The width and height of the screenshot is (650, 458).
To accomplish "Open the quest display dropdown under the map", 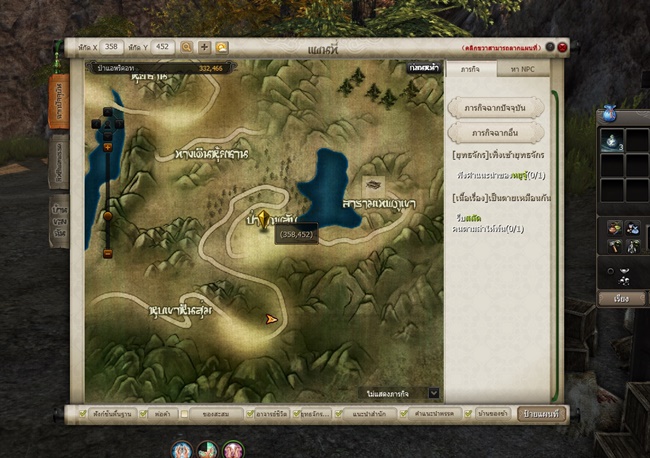I will coord(434,393).
